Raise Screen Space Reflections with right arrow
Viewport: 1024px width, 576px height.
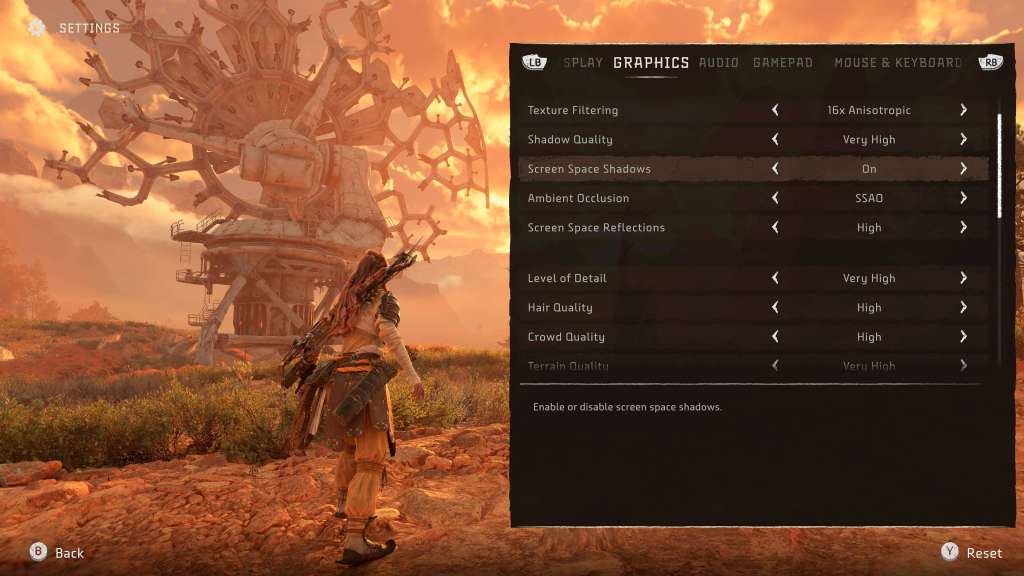(963, 228)
